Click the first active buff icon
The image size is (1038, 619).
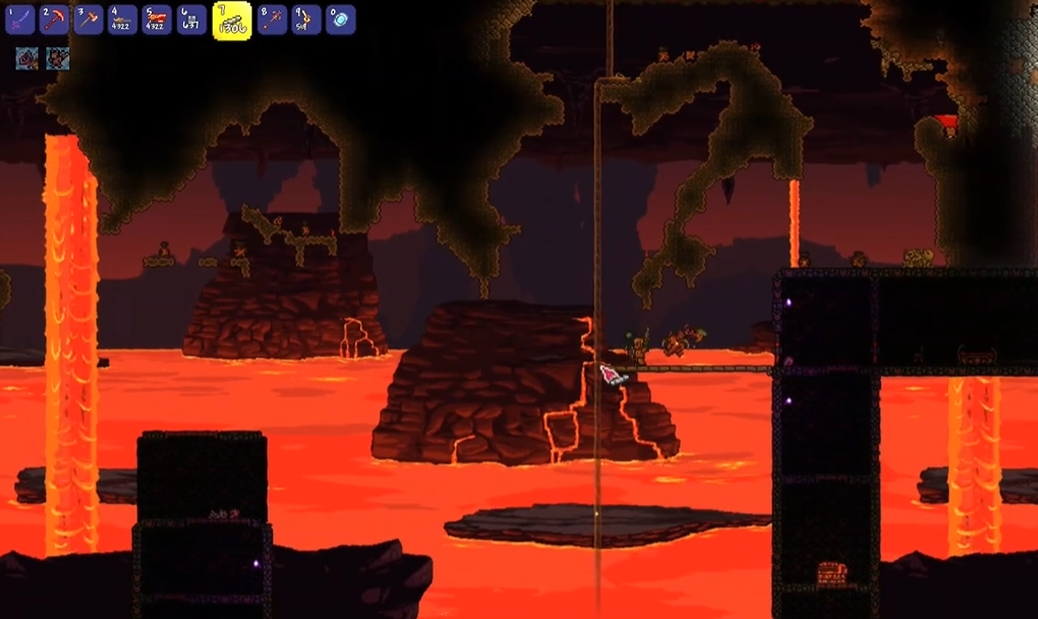26,59
